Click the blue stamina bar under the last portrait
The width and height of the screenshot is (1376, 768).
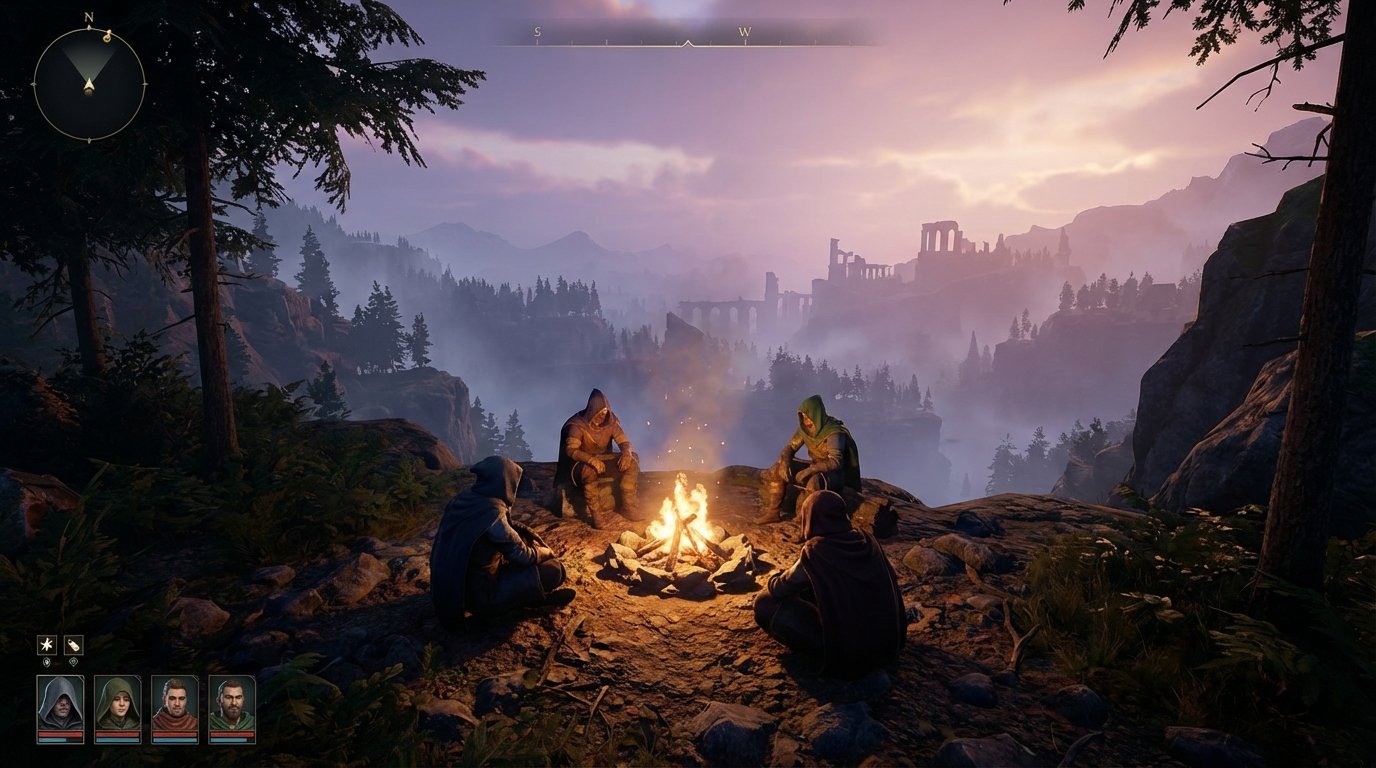[230, 740]
